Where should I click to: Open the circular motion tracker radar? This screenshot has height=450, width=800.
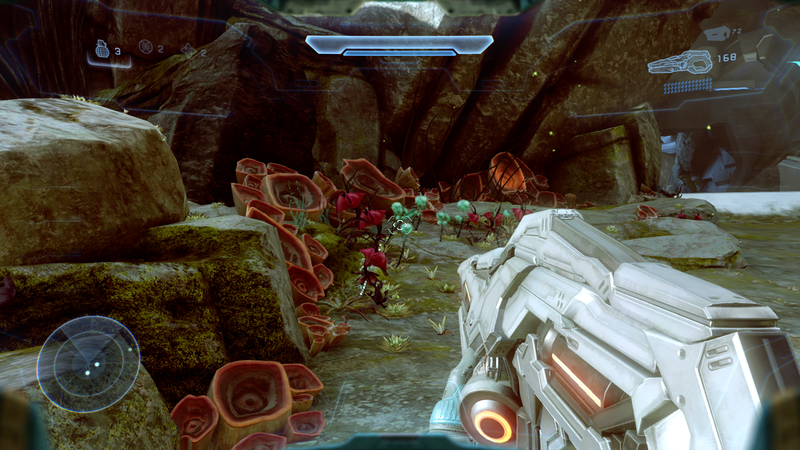pyautogui.click(x=88, y=363)
